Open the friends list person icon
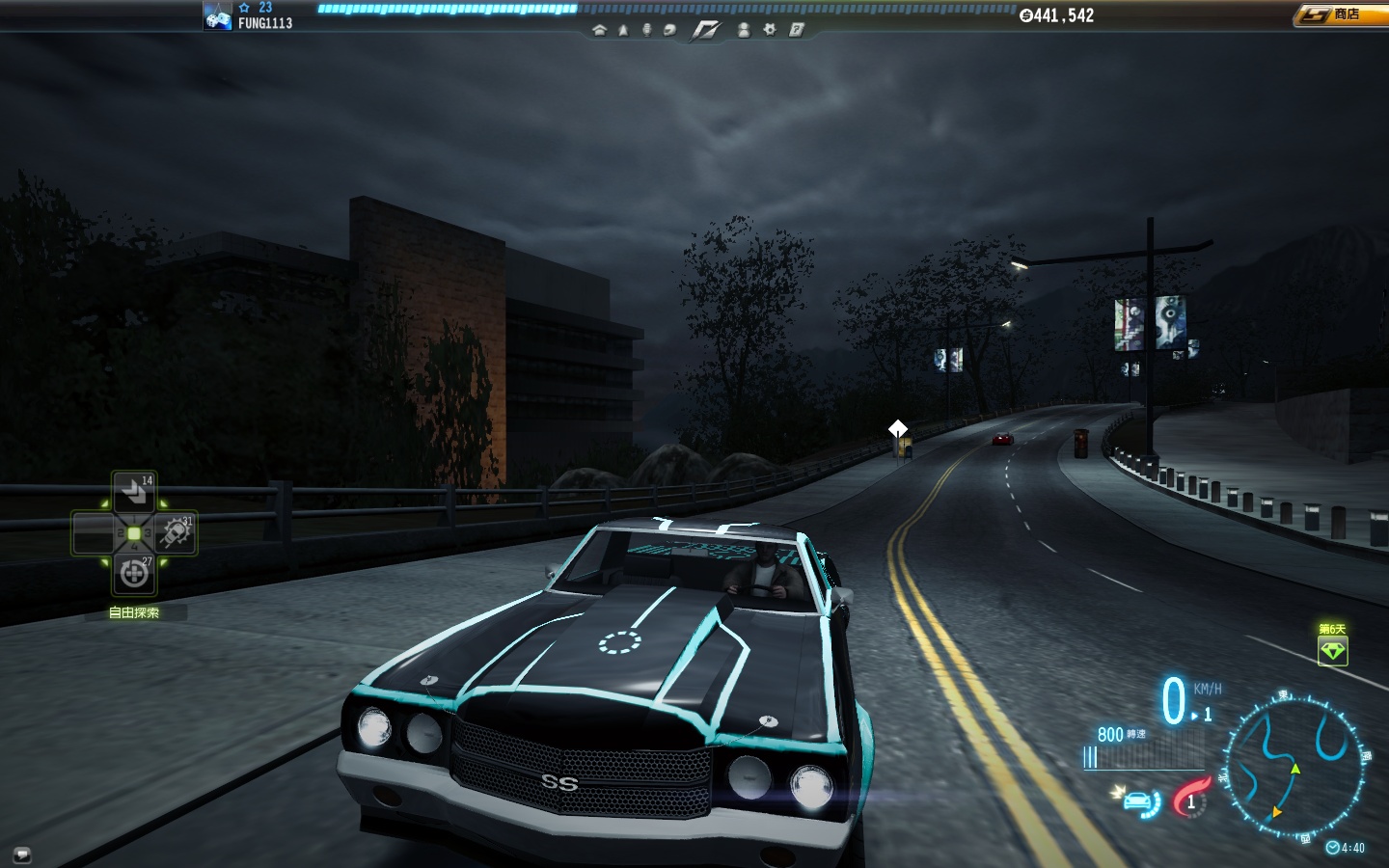 [744, 30]
